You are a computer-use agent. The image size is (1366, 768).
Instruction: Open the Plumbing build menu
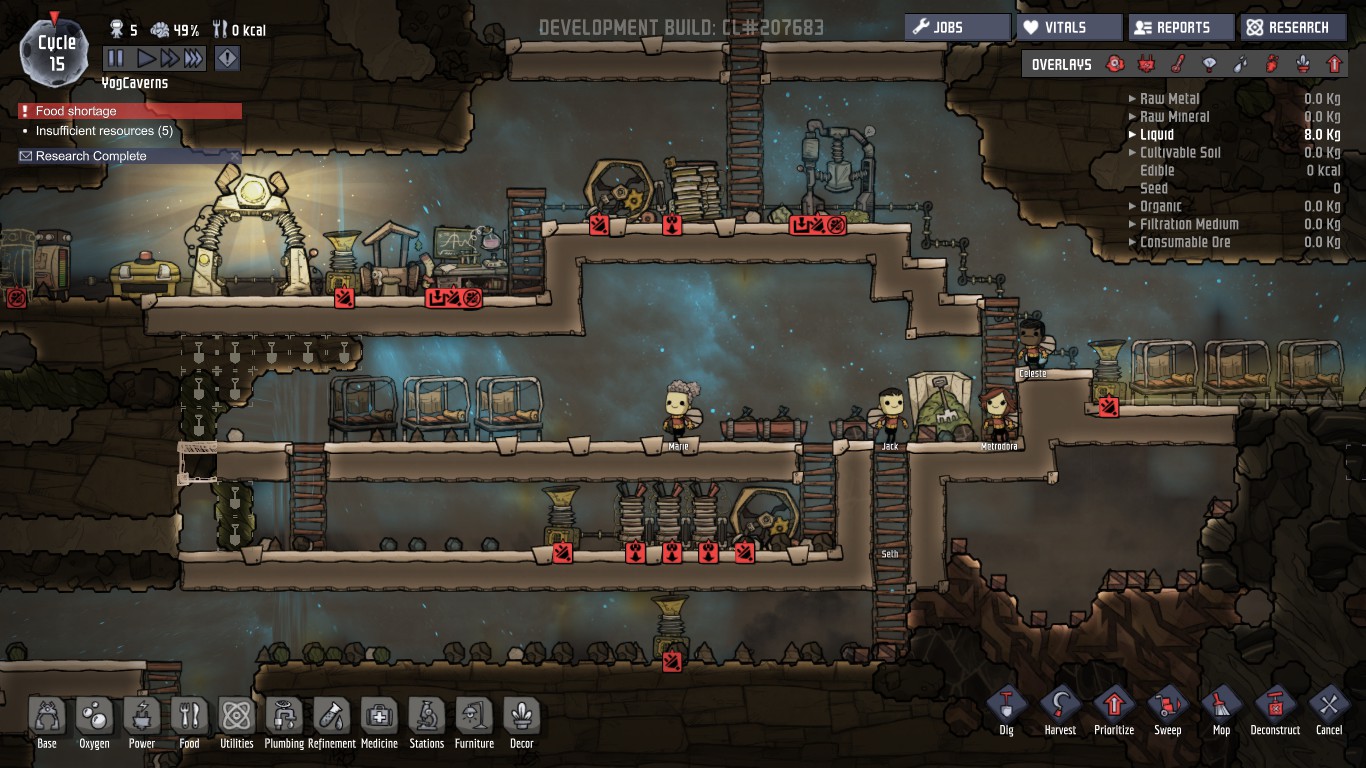284,722
